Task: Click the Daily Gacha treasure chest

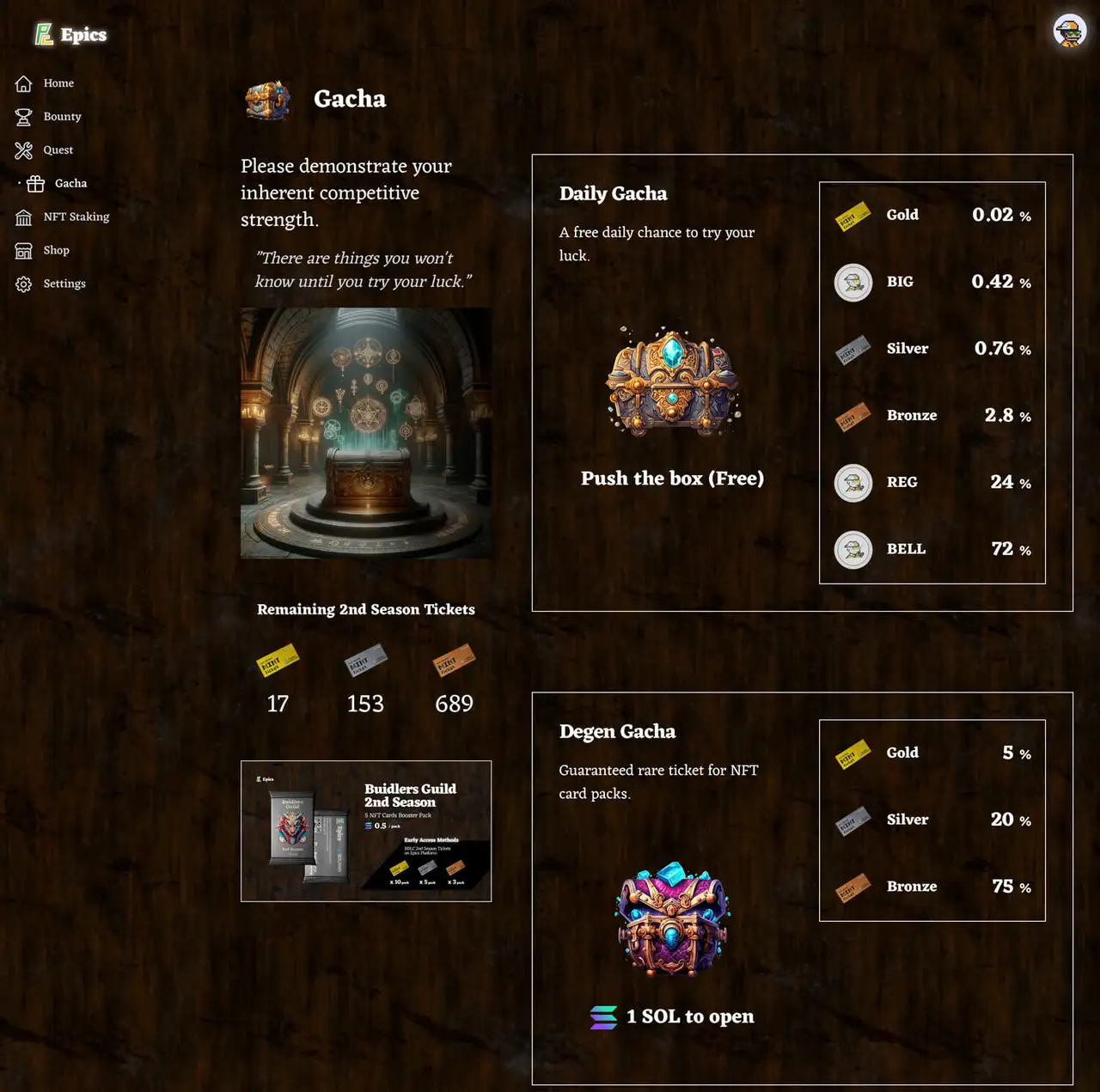Action: [673, 381]
